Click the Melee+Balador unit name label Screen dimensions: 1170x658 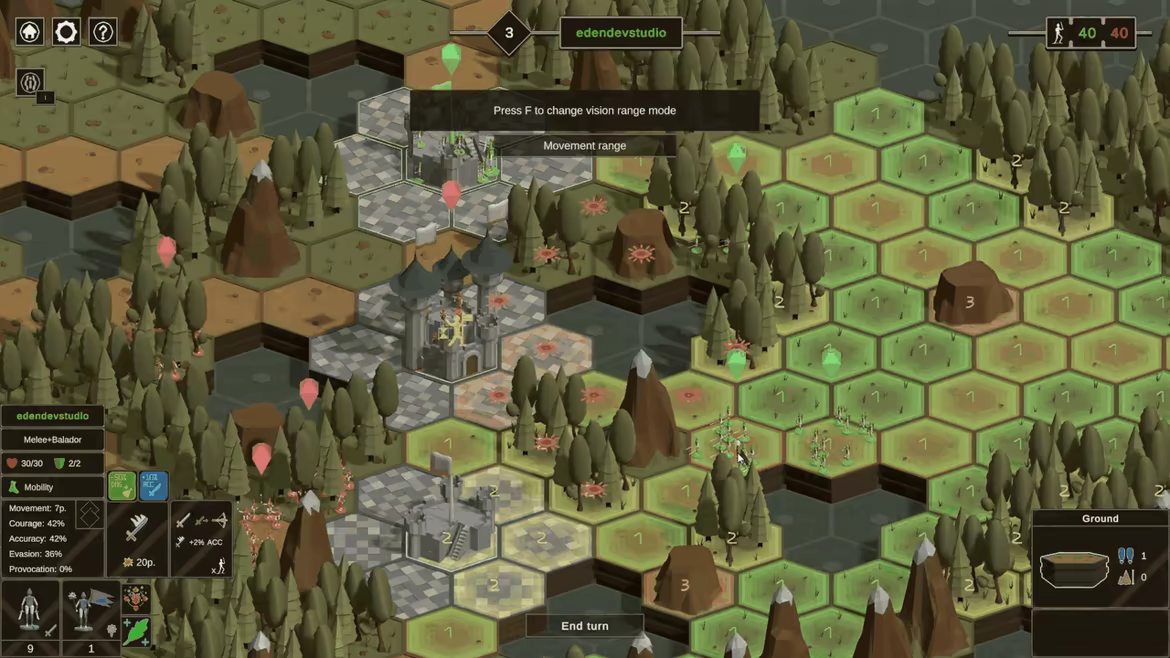[52, 440]
